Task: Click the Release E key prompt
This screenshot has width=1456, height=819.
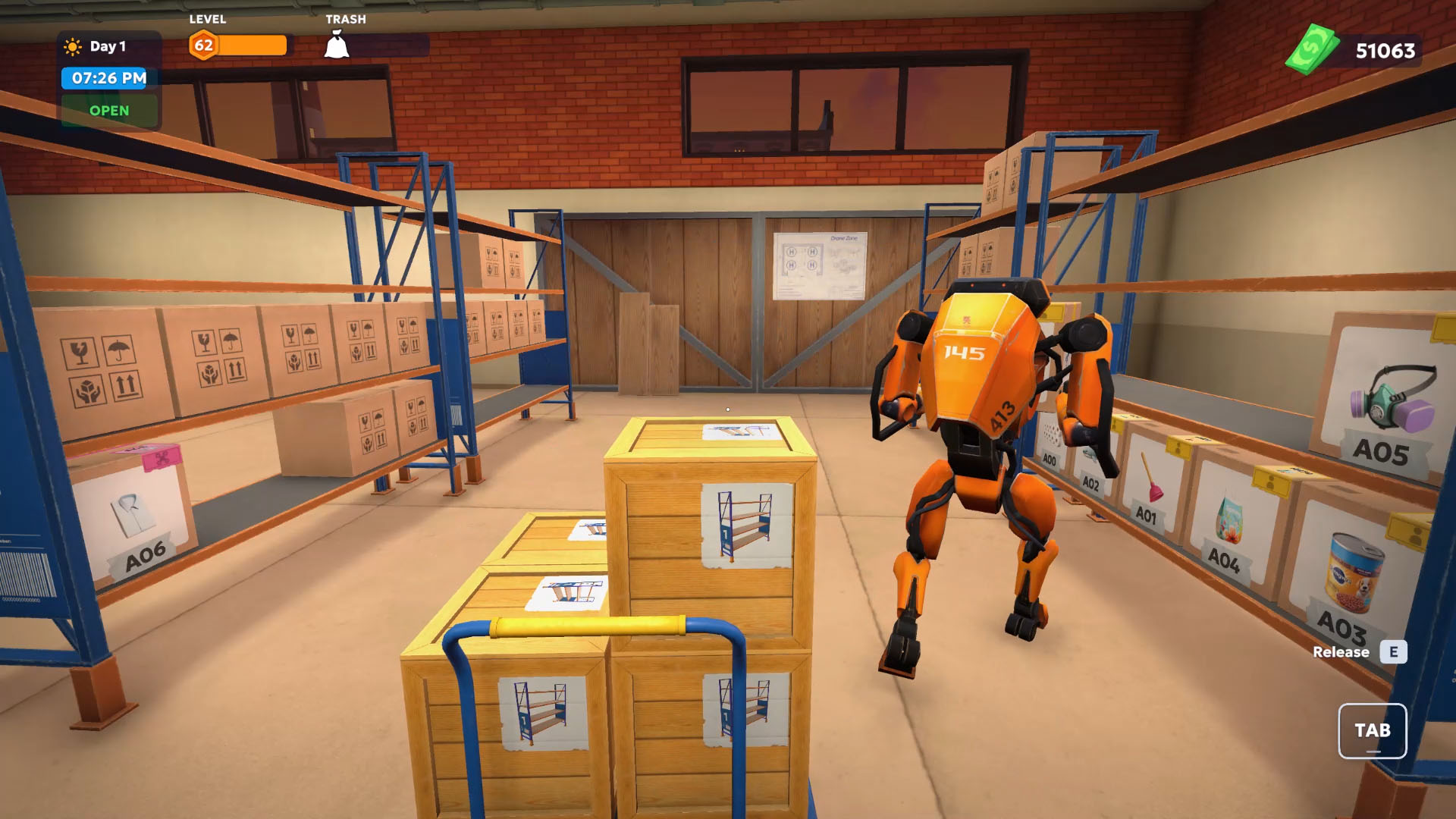Action: point(1354,652)
